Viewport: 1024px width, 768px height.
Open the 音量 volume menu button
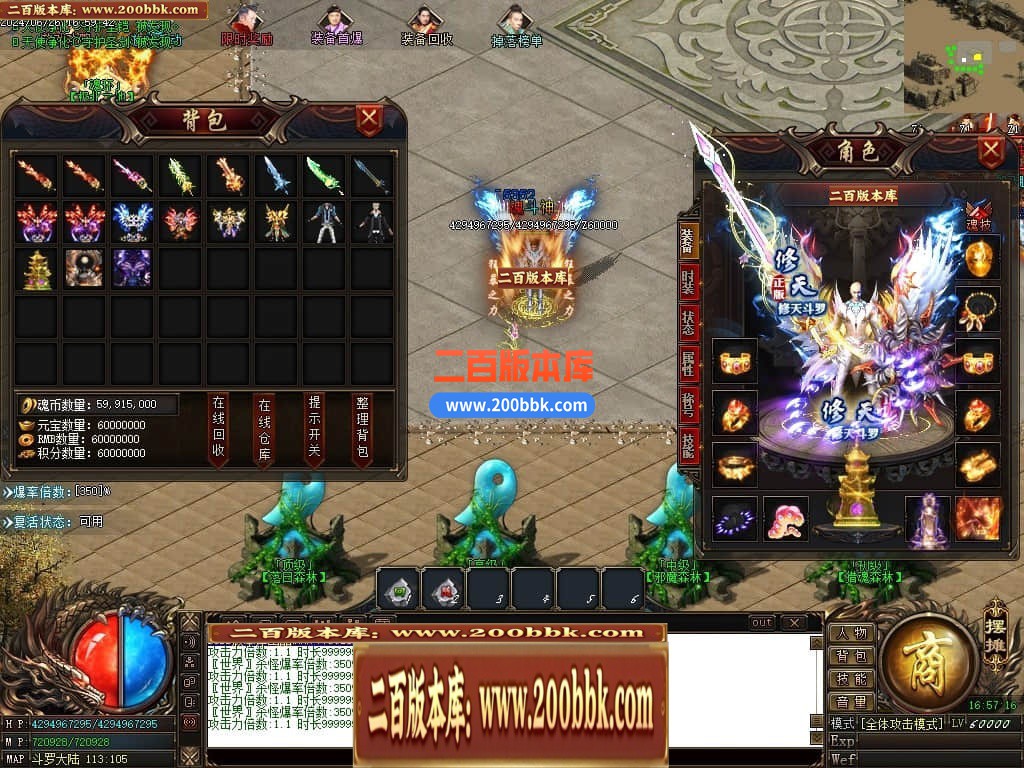[x=851, y=702]
